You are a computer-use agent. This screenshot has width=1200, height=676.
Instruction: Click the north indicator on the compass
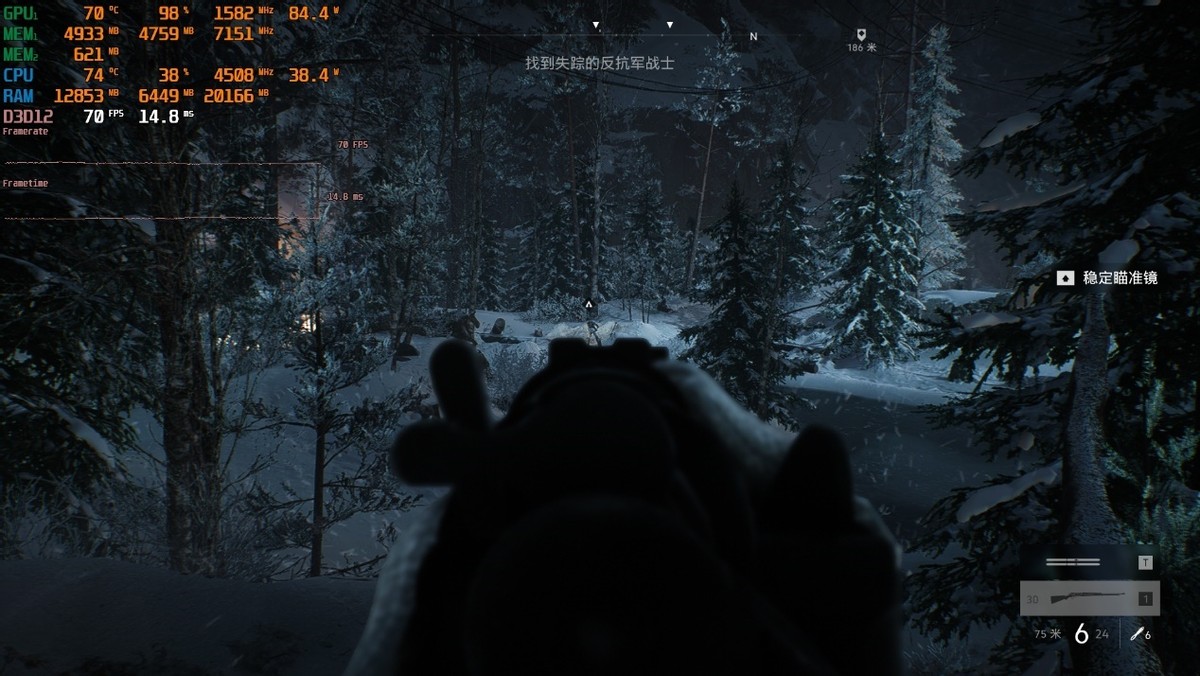tap(753, 36)
